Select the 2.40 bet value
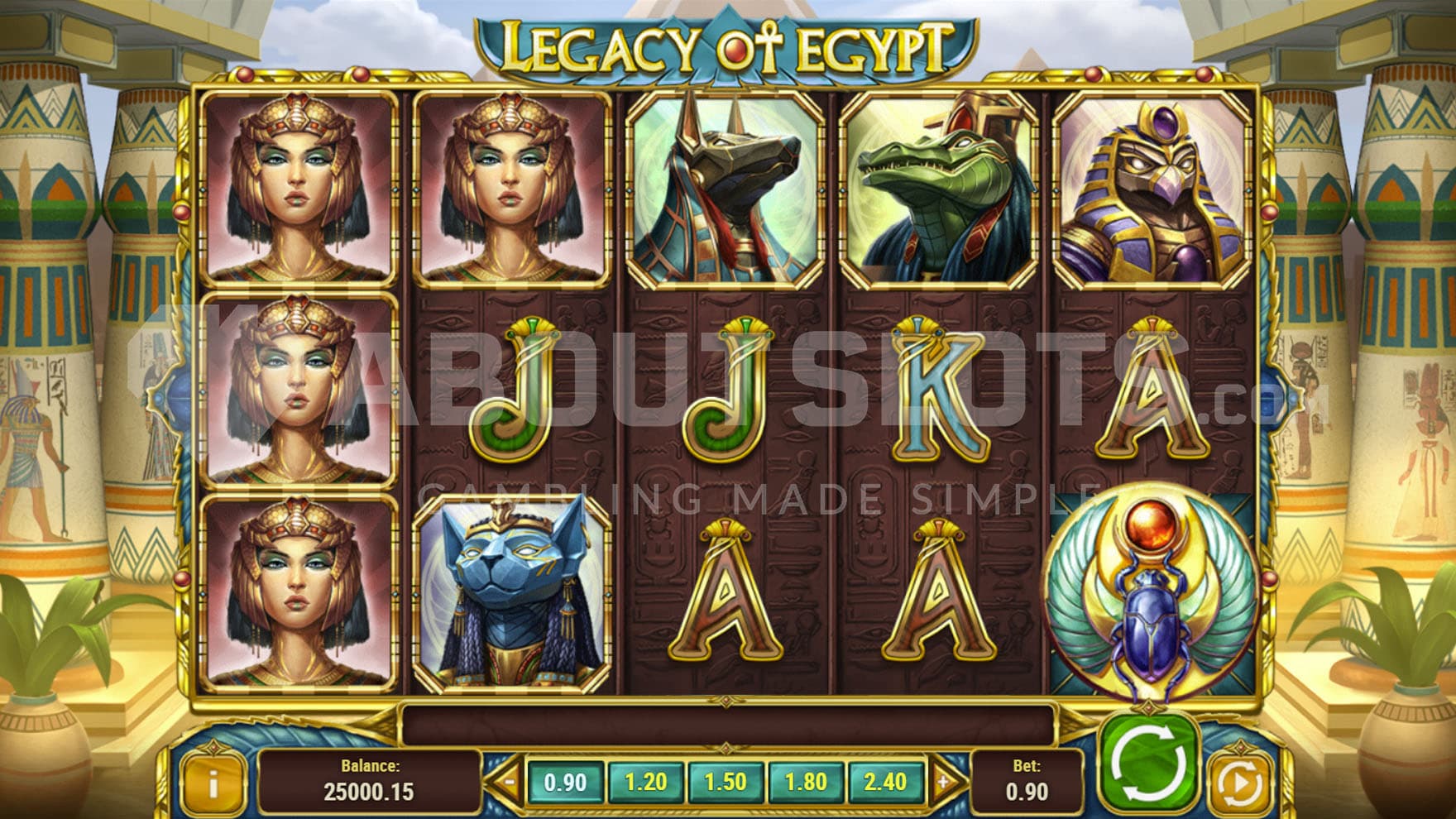The height and width of the screenshot is (819, 1456). pos(885,782)
